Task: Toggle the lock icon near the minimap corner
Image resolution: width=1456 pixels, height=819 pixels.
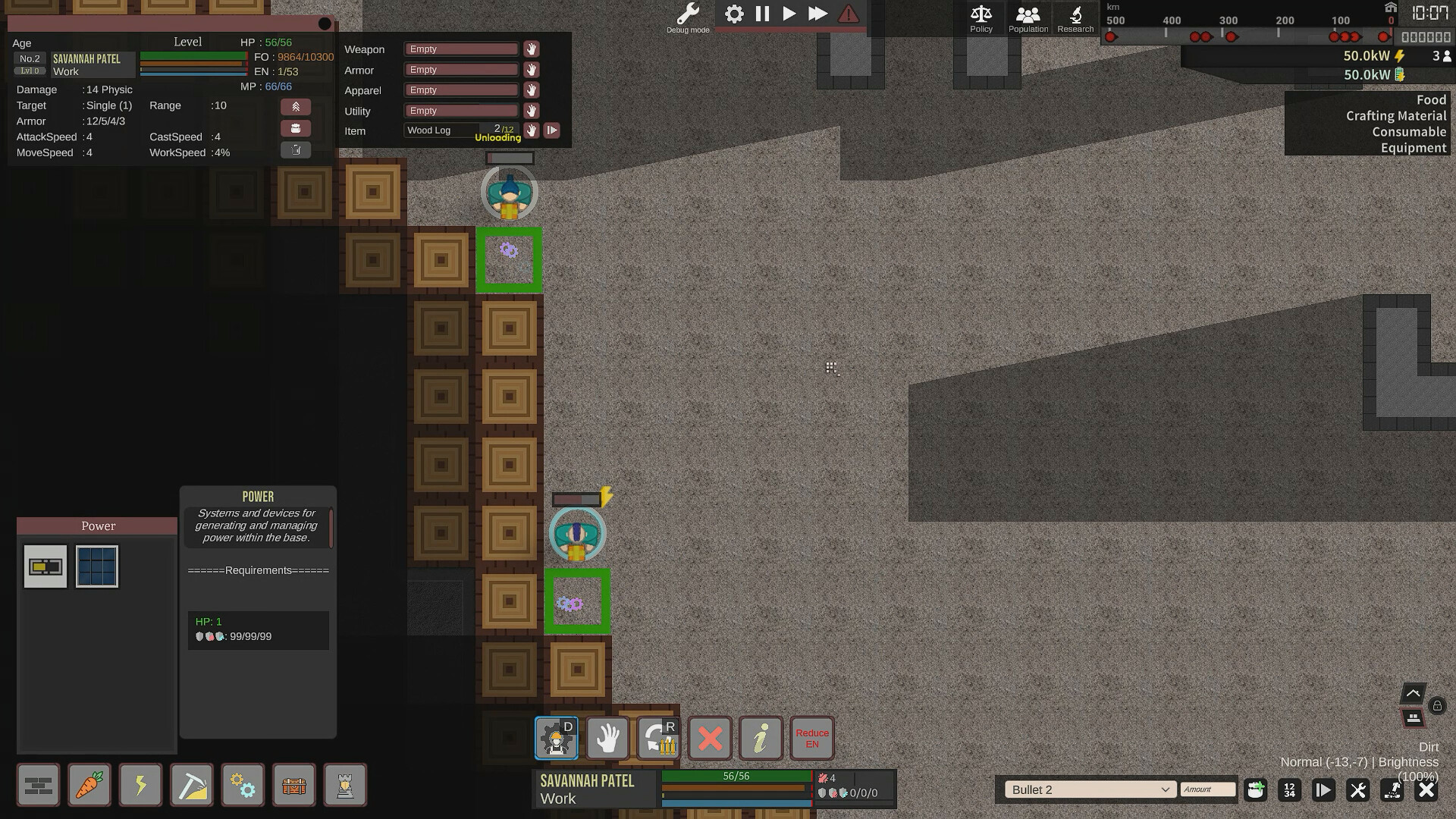Action: point(1438,707)
